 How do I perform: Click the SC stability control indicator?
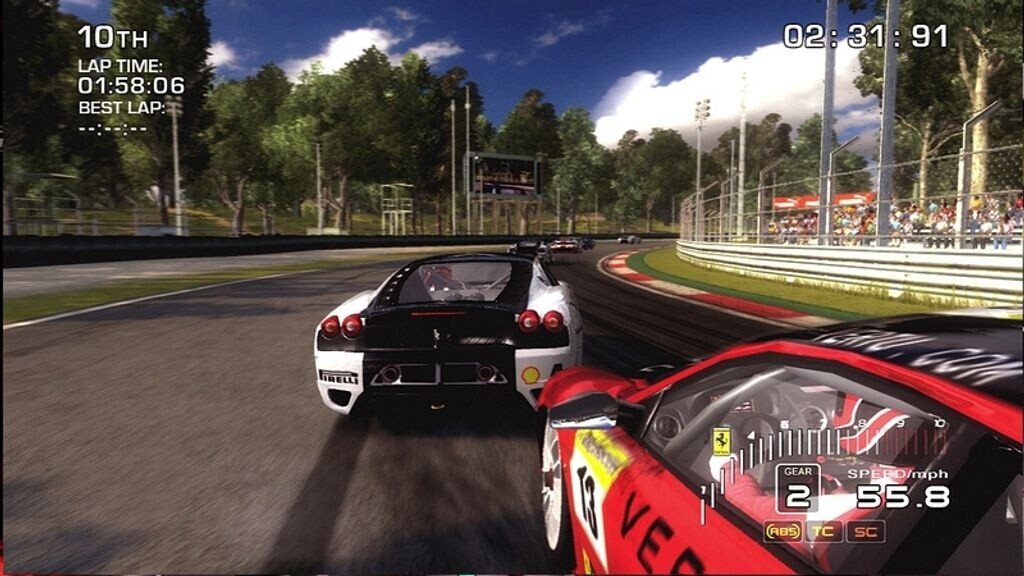(x=865, y=531)
